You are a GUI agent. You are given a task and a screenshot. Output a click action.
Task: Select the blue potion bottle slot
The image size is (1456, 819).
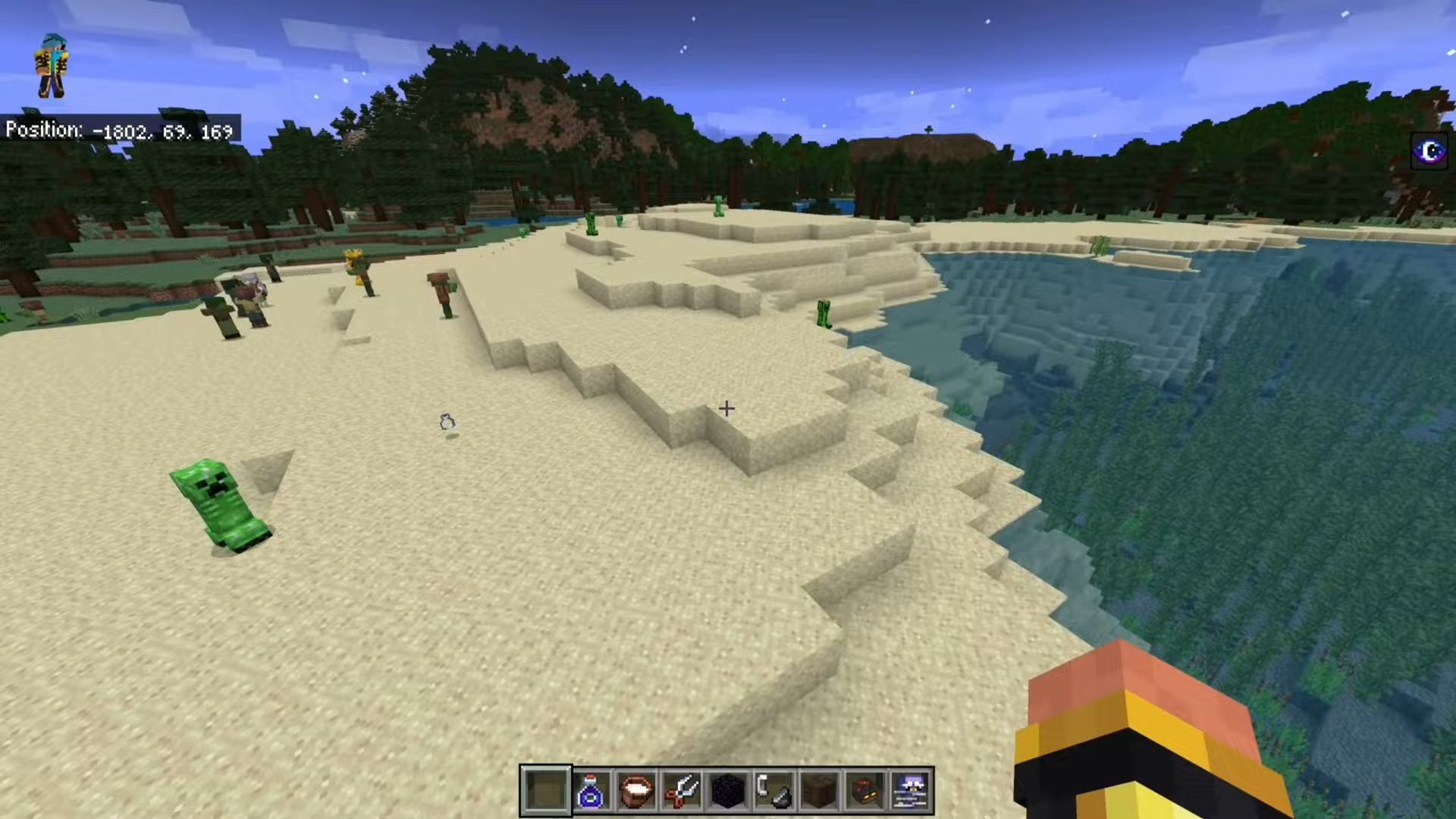pos(591,791)
